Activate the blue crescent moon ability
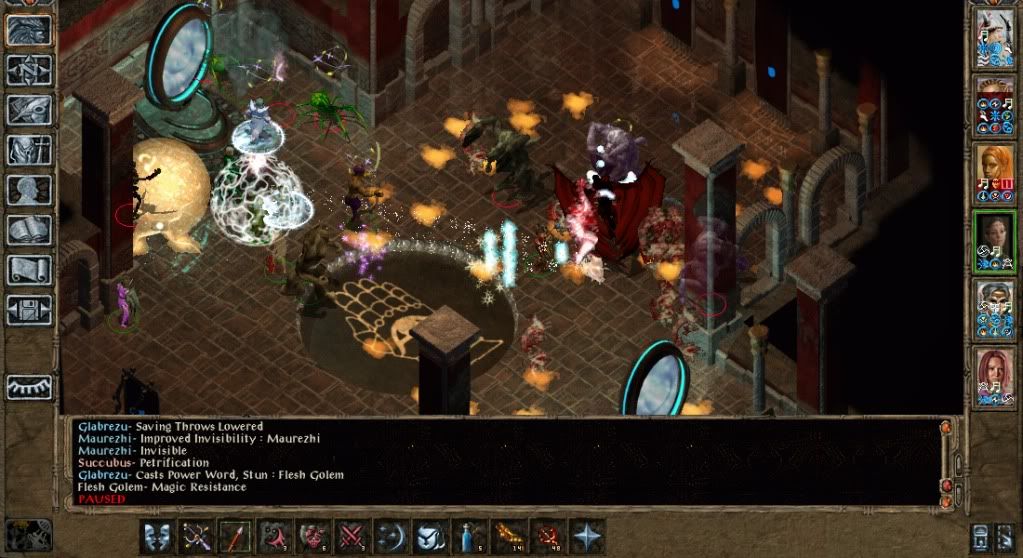1023x558 pixels. pyautogui.click(x=391, y=536)
